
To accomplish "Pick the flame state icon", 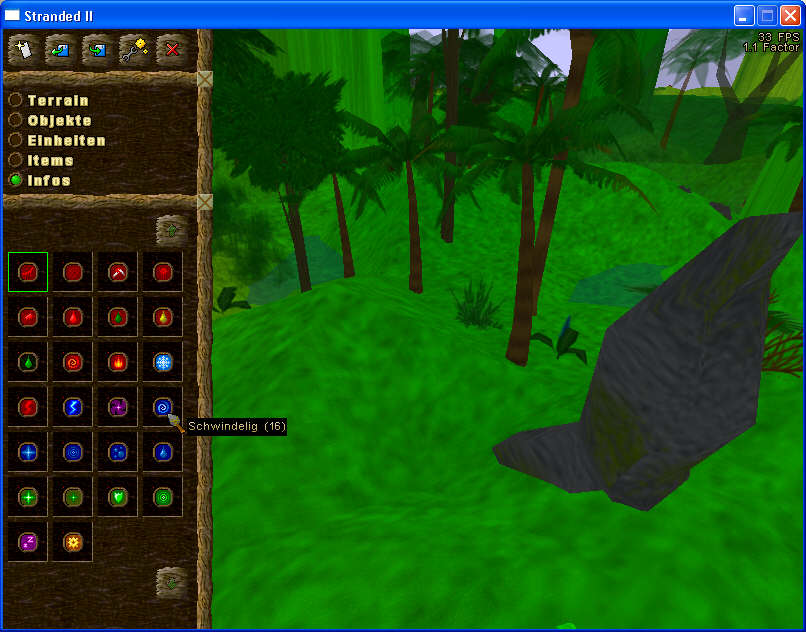I will point(117,362).
